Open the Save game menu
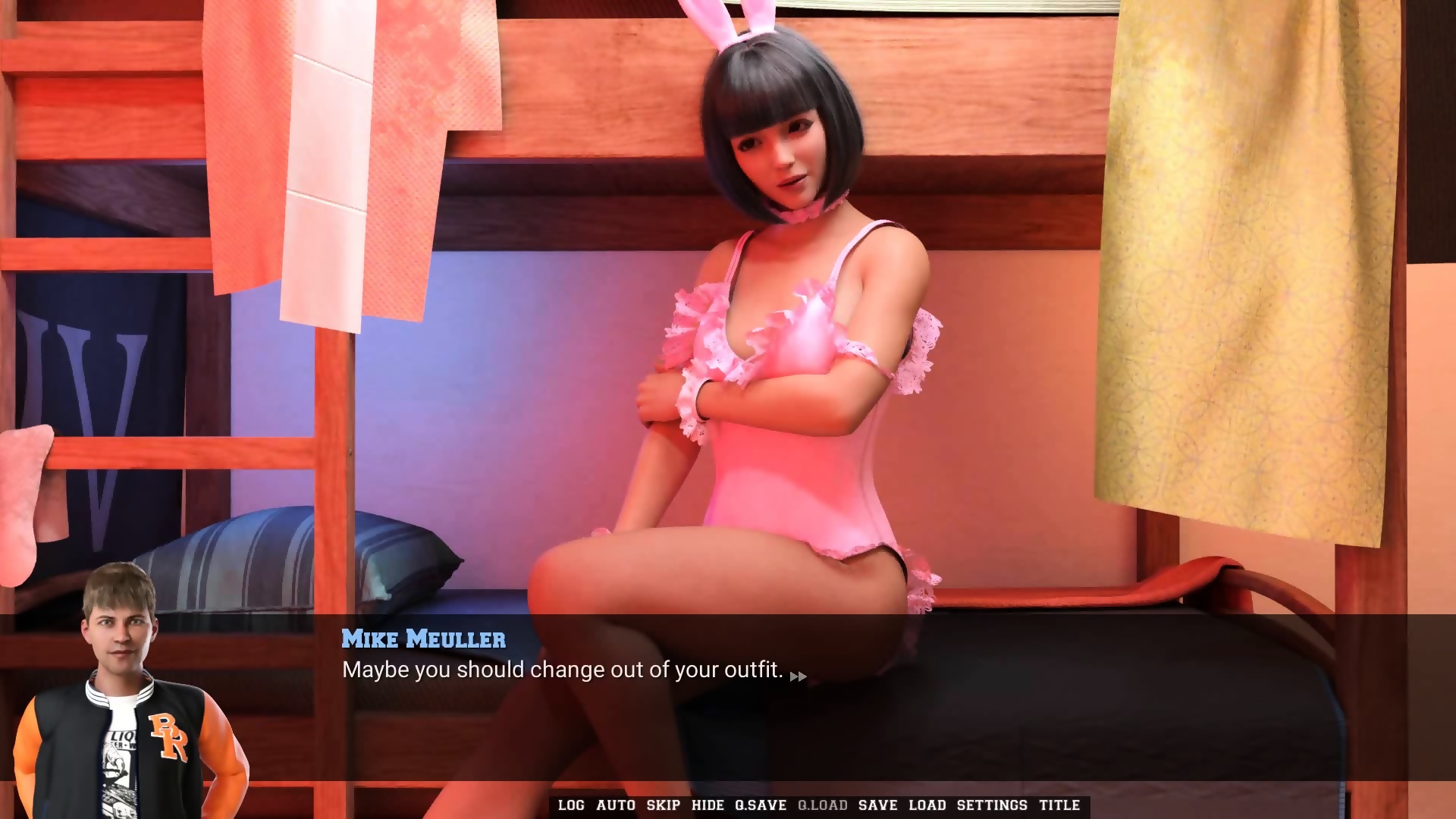The width and height of the screenshot is (1456, 819). click(x=877, y=805)
